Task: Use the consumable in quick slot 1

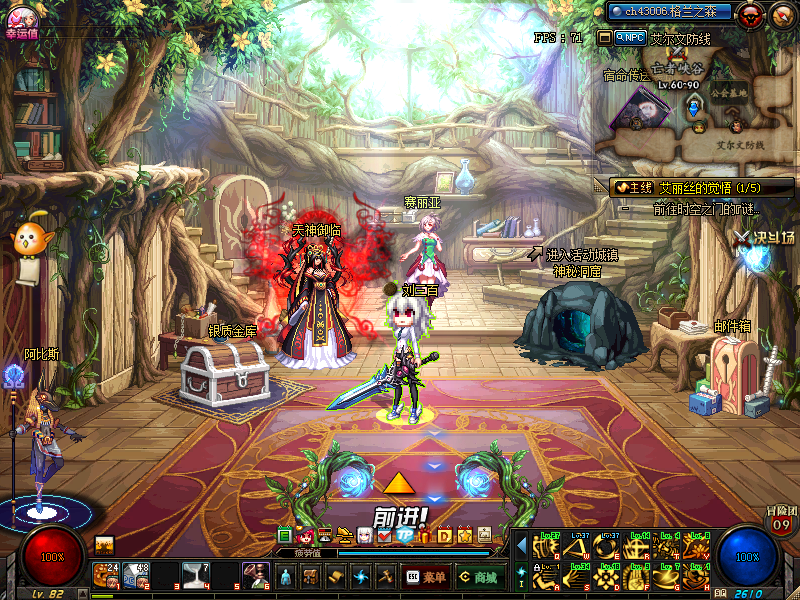Action: tap(105, 575)
